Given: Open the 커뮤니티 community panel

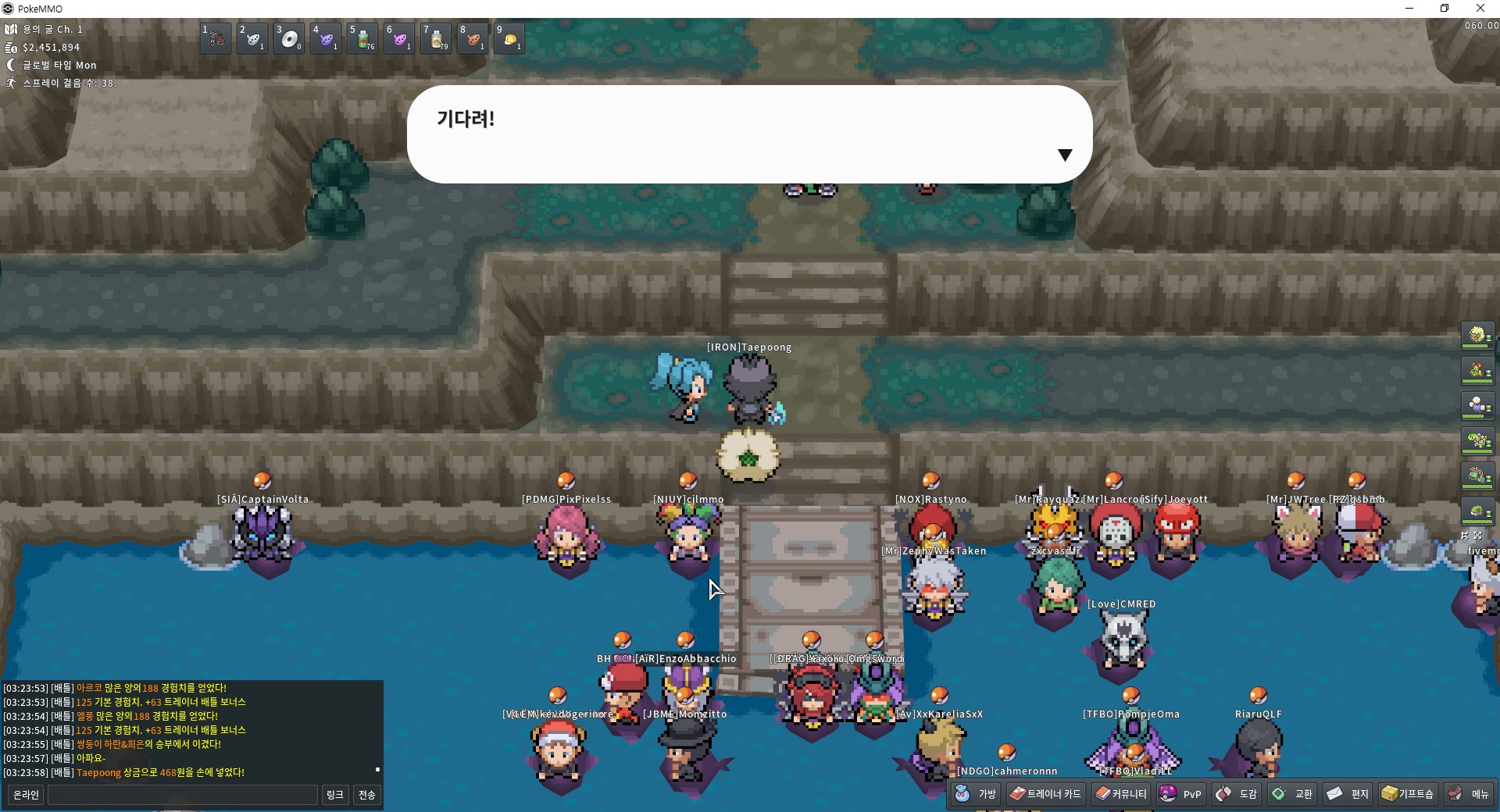Looking at the screenshot, I should [1121, 794].
